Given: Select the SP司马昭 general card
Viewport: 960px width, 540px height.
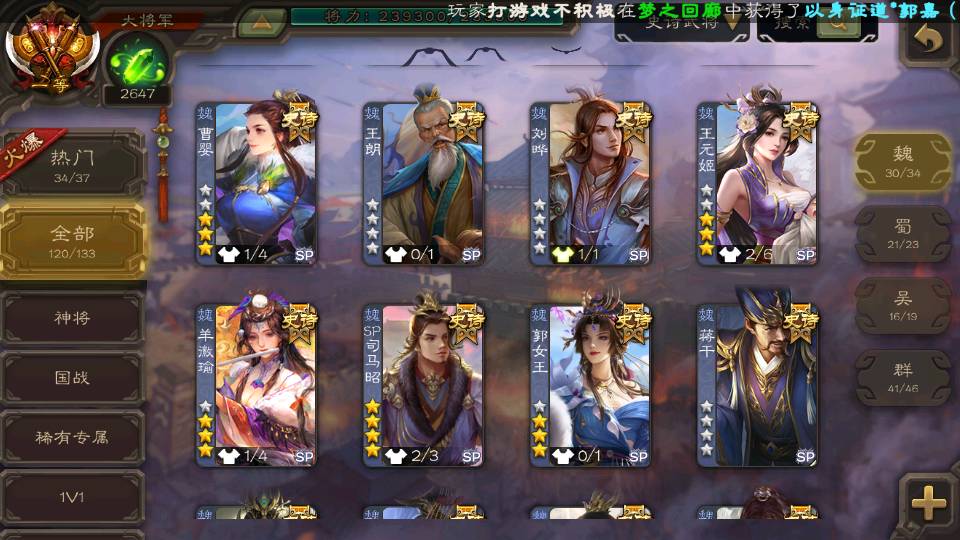Looking at the screenshot, I should 423,385.
